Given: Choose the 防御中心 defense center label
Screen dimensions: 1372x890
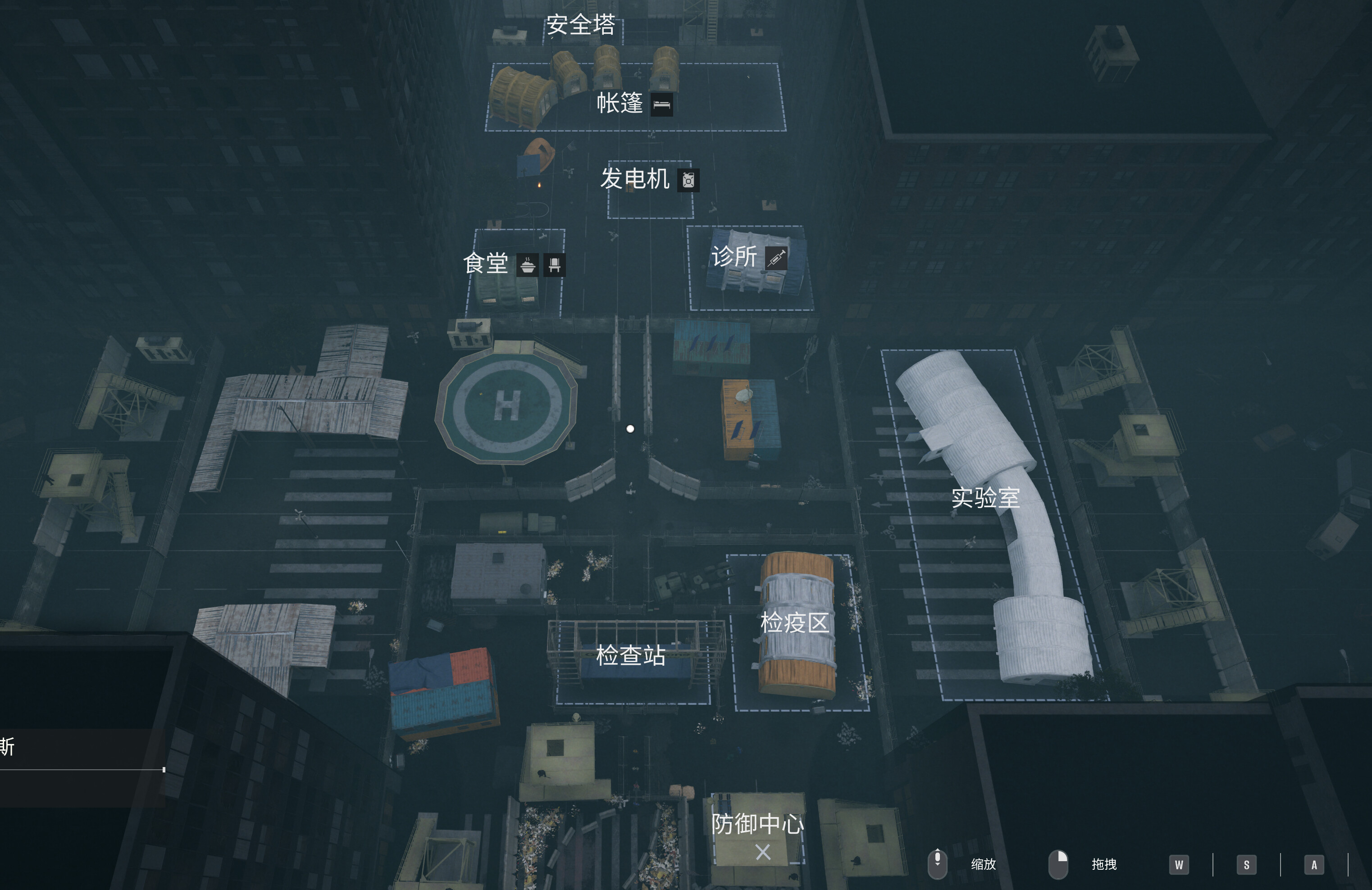Looking at the screenshot, I should (x=757, y=824).
